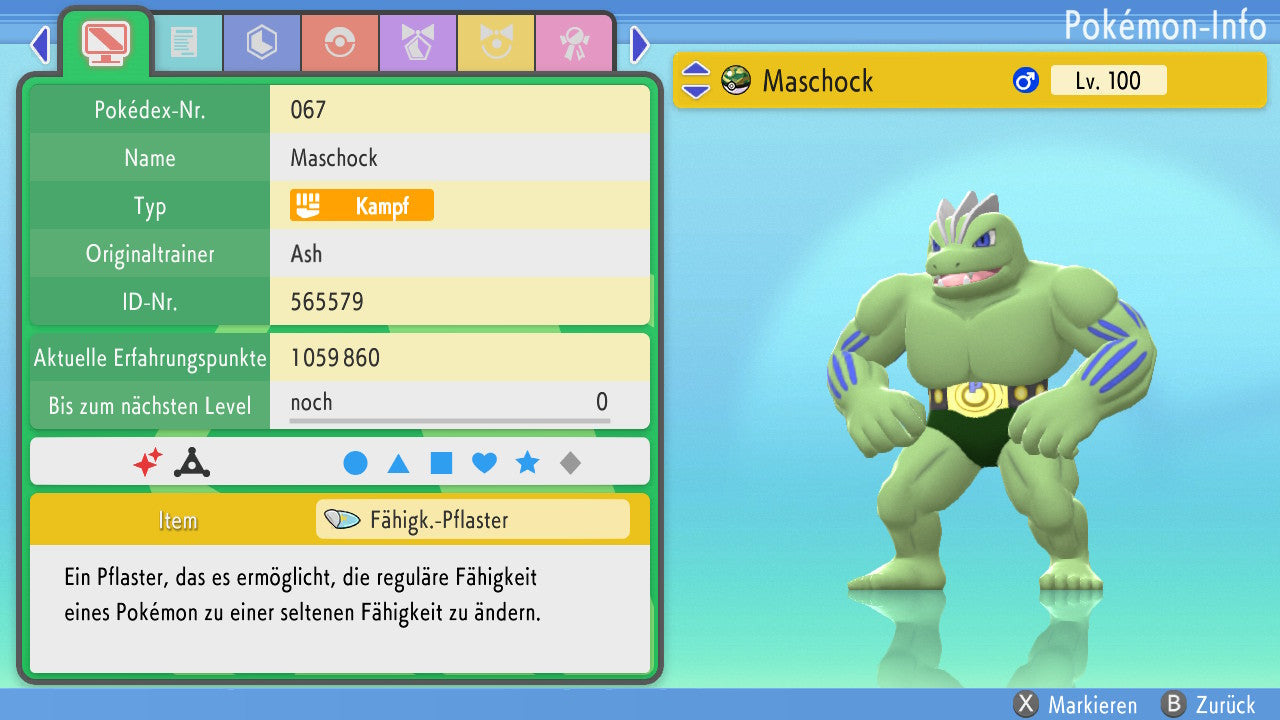Toggle the grey diamond marking
The height and width of the screenshot is (720, 1280).
570,463
